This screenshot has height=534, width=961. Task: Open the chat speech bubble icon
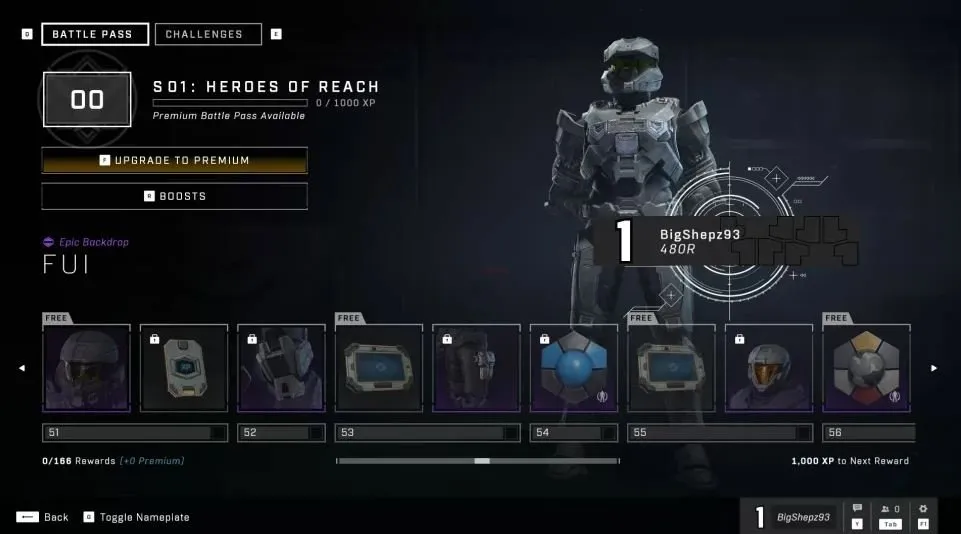pos(857,509)
